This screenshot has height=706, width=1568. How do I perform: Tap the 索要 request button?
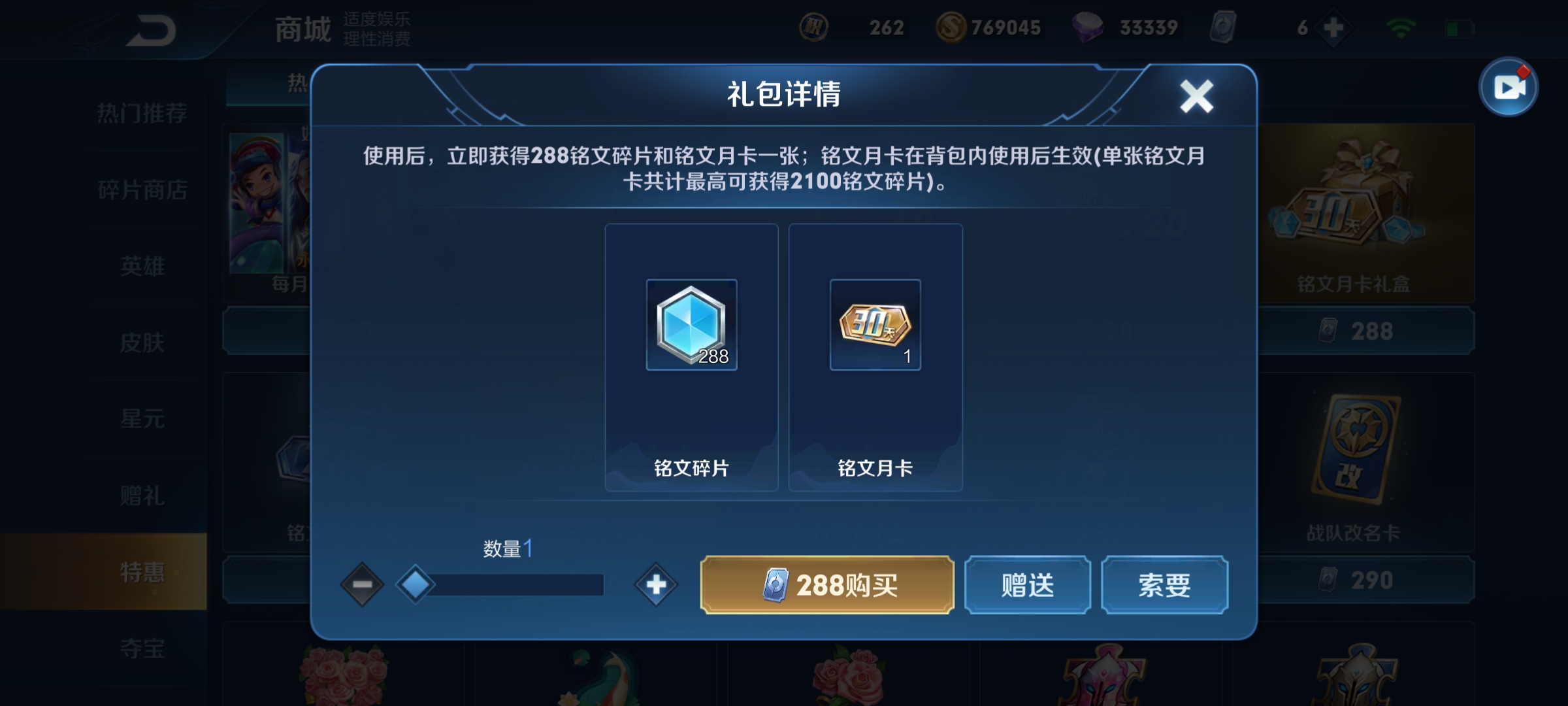tap(1164, 585)
